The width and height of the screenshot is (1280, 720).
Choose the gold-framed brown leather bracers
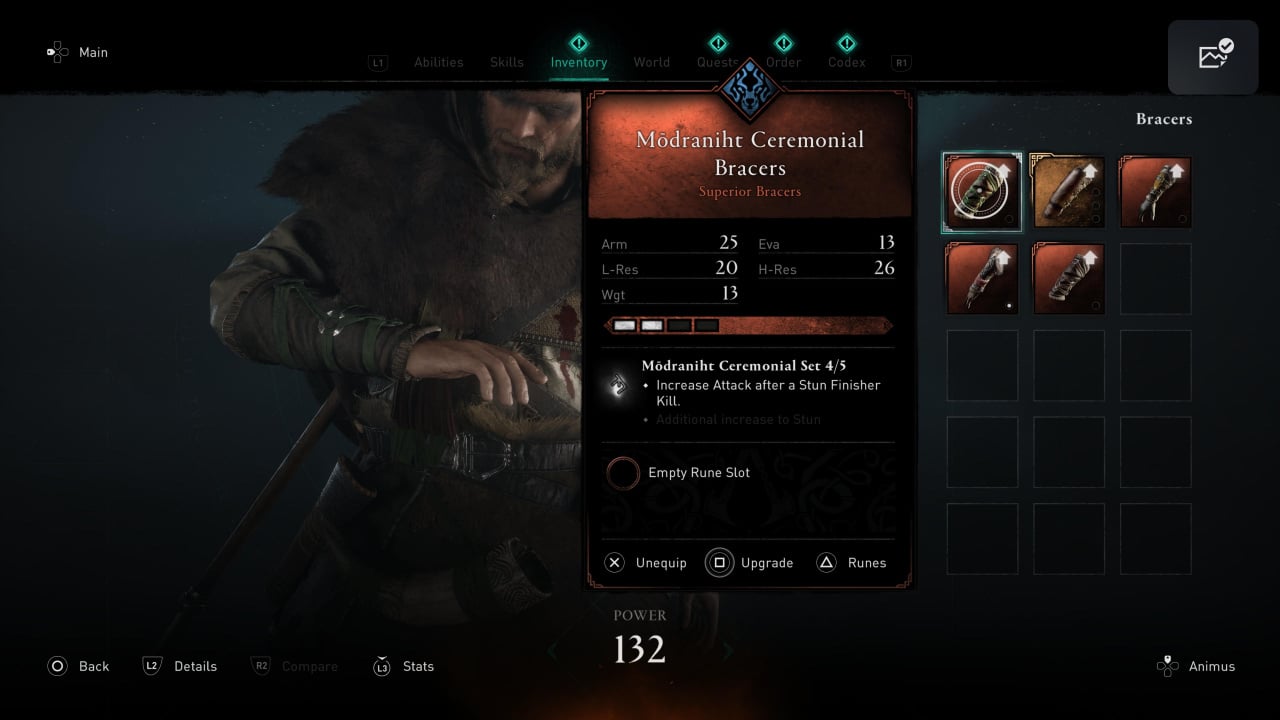pos(1068,192)
